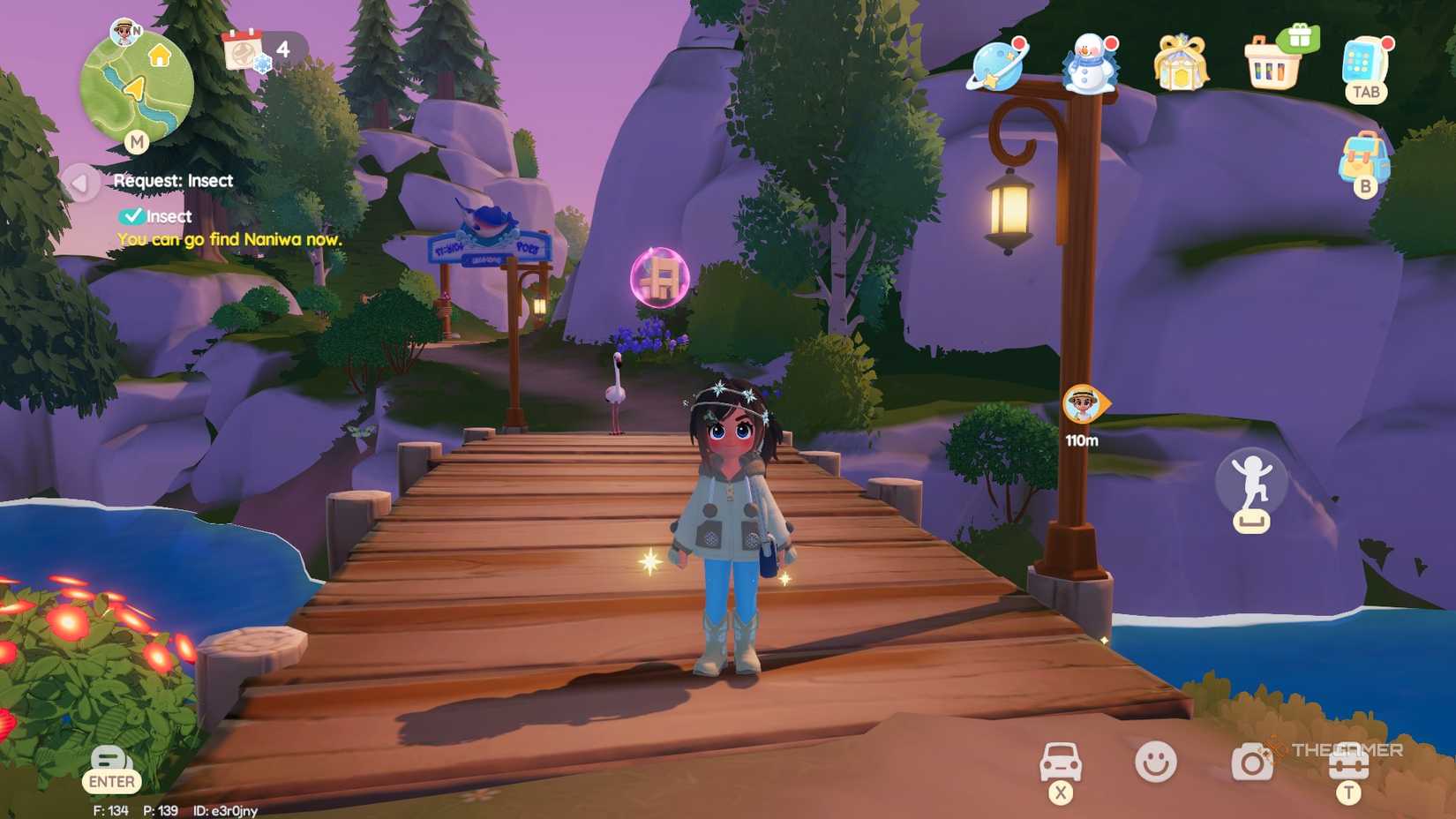The height and width of the screenshot is (819, 1456).
Task: Summon your vehicle with the car icon
Action: coord(1062,761)
